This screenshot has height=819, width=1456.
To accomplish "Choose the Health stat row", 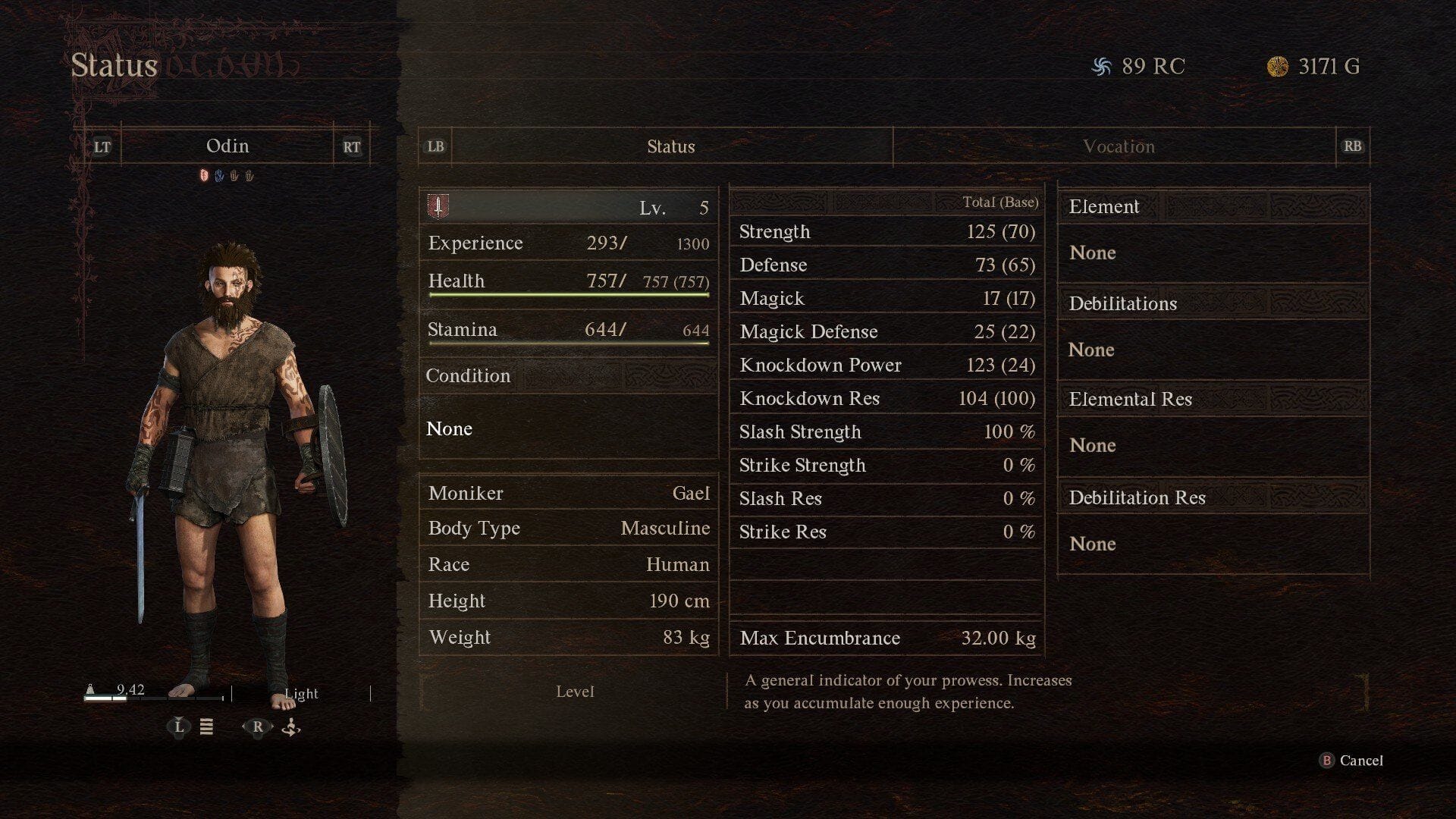I will tap(568, 281).
